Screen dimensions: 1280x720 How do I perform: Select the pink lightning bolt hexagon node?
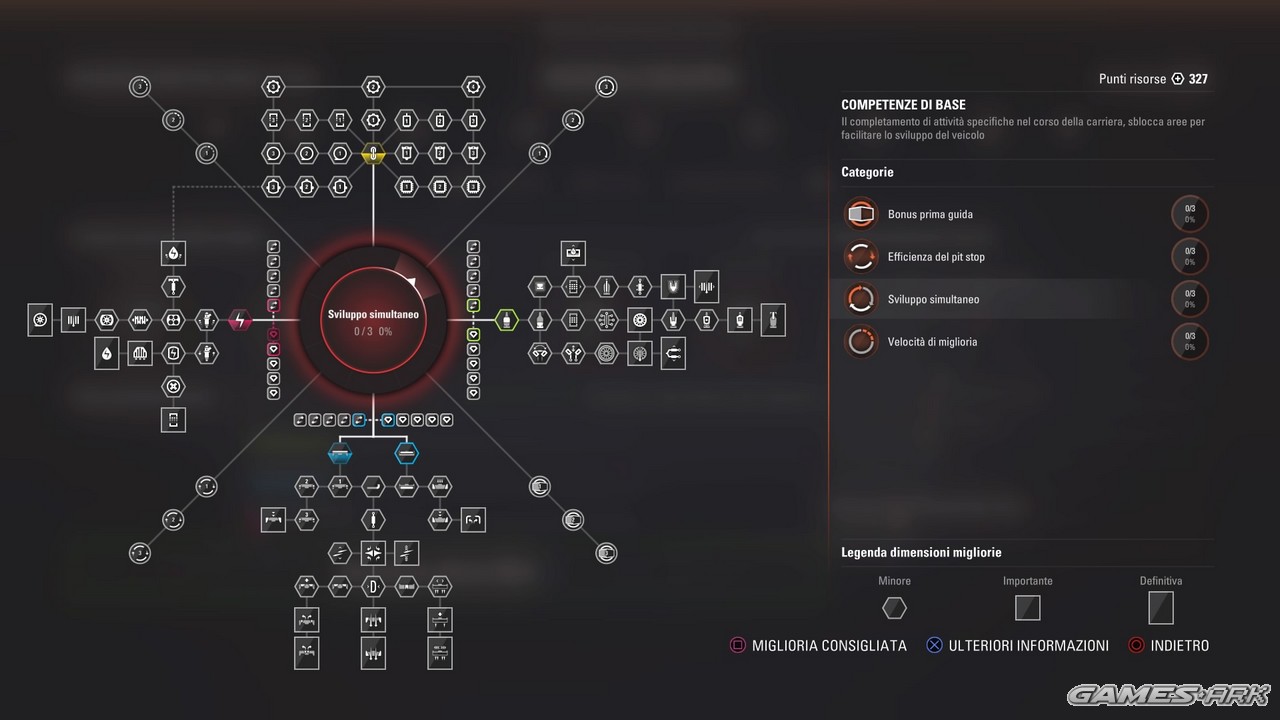coord(240,320)
